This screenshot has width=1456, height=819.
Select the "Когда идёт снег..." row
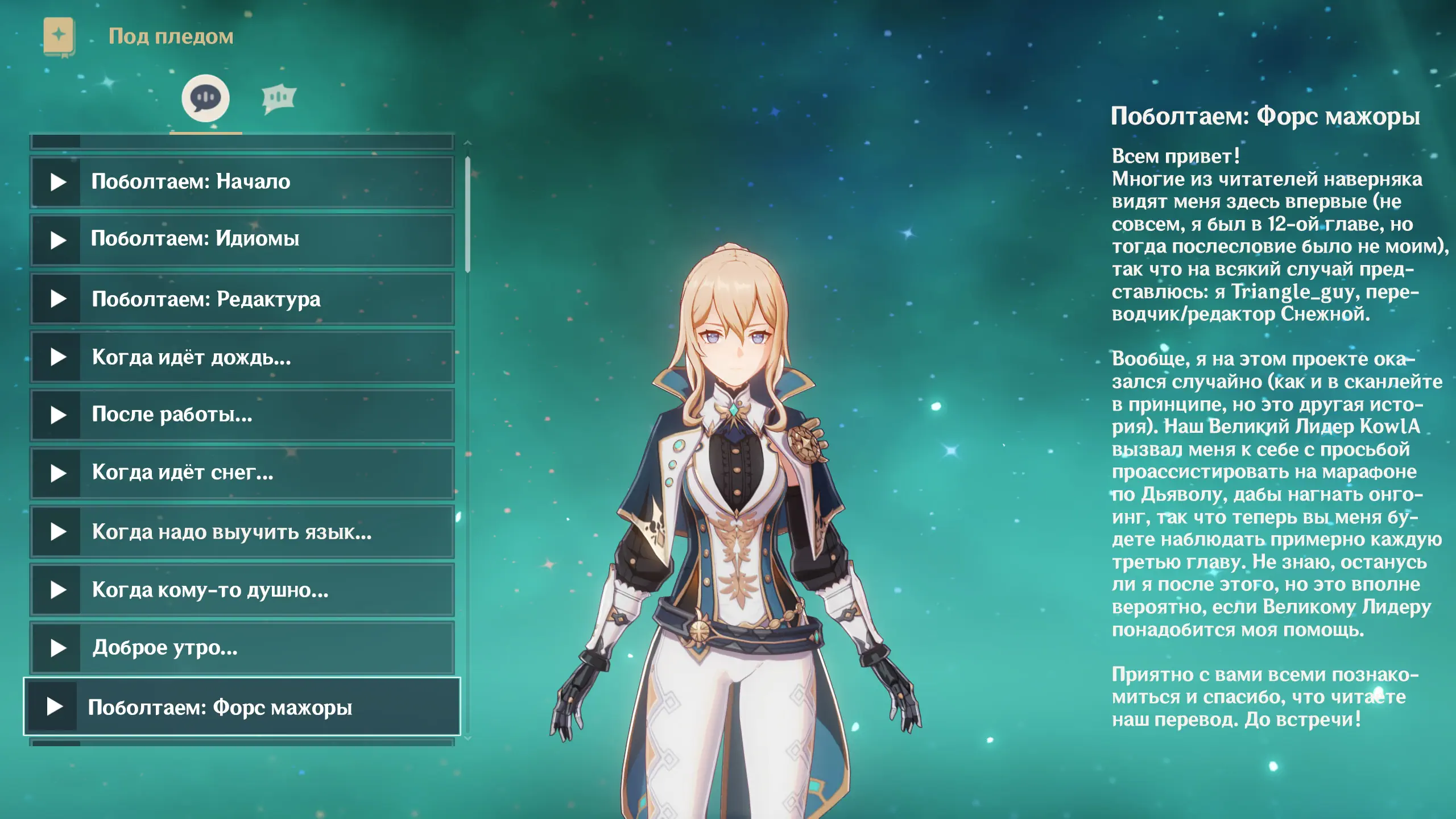point(242,473)
